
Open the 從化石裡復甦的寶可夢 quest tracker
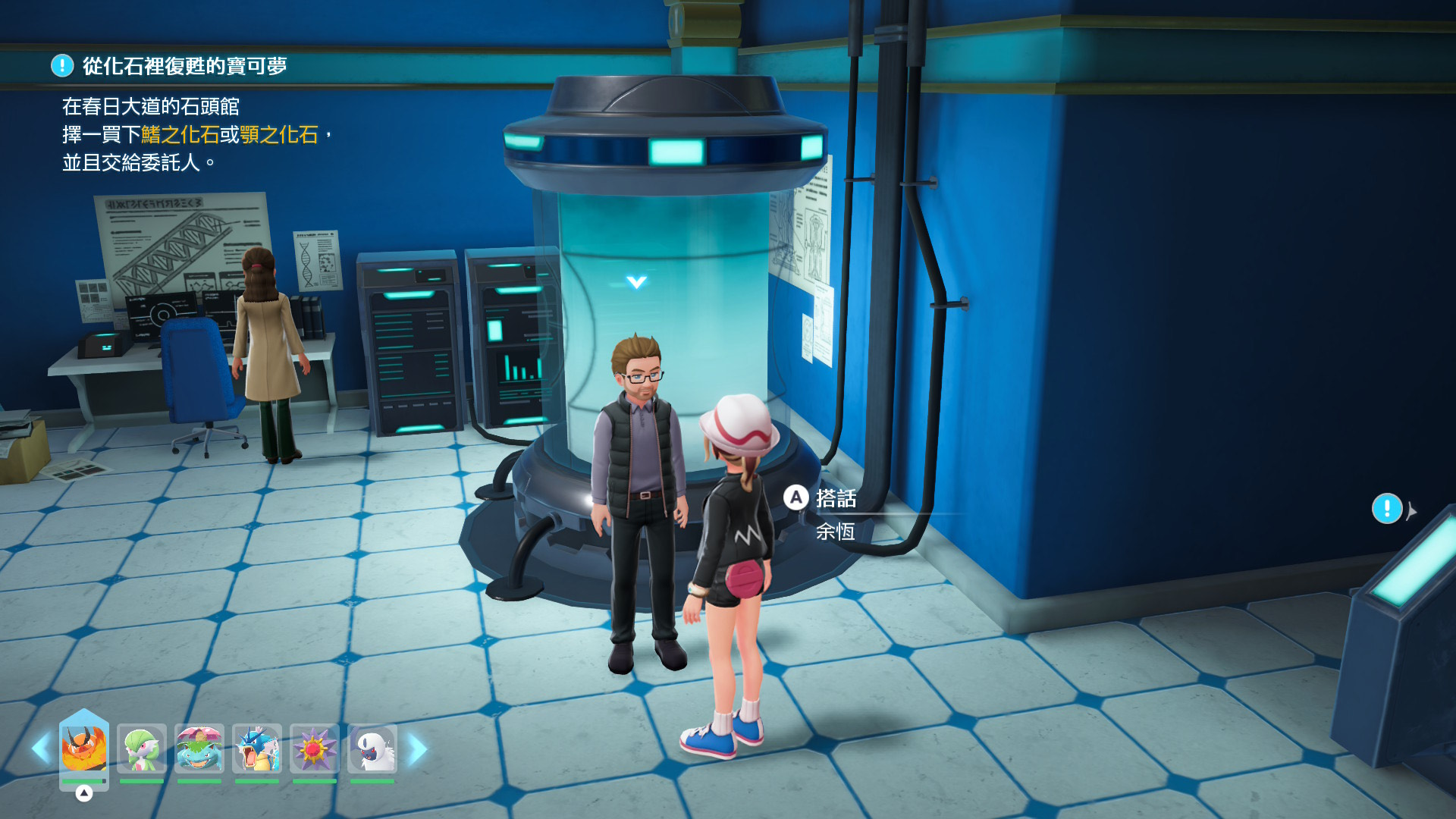point(184,66)
